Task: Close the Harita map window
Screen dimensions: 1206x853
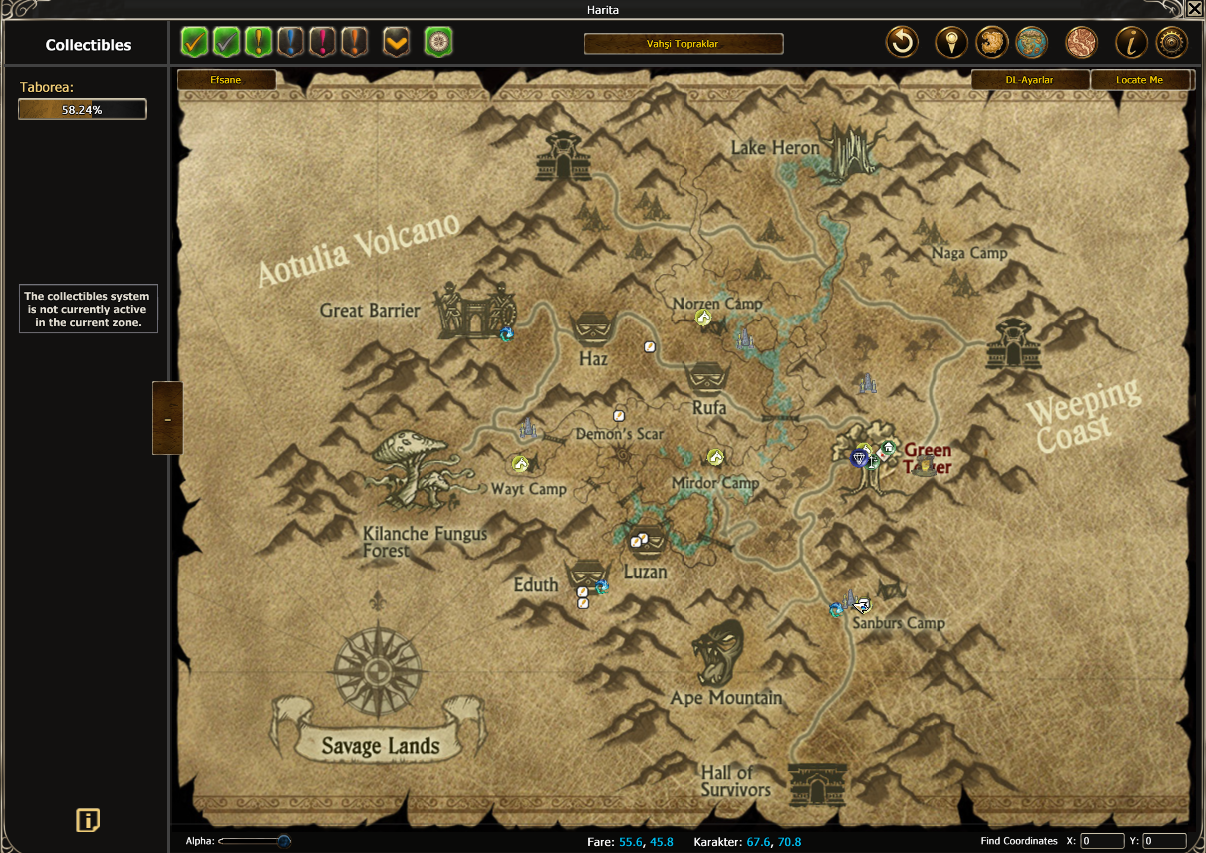Action: pyautogui.click(x=1194, y=9)
